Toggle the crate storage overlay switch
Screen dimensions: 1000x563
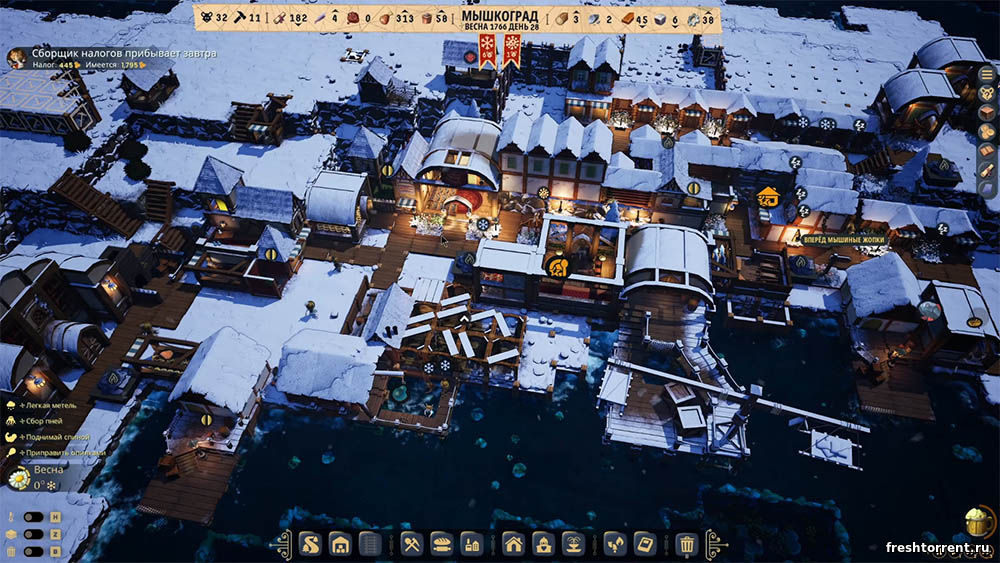tap(32, 534)
